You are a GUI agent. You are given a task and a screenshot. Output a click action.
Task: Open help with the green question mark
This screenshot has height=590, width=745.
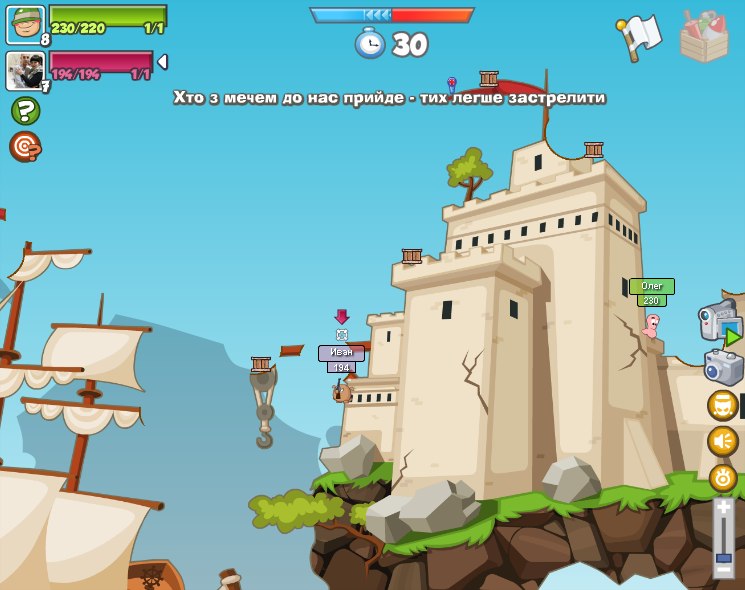click(25, 110)
